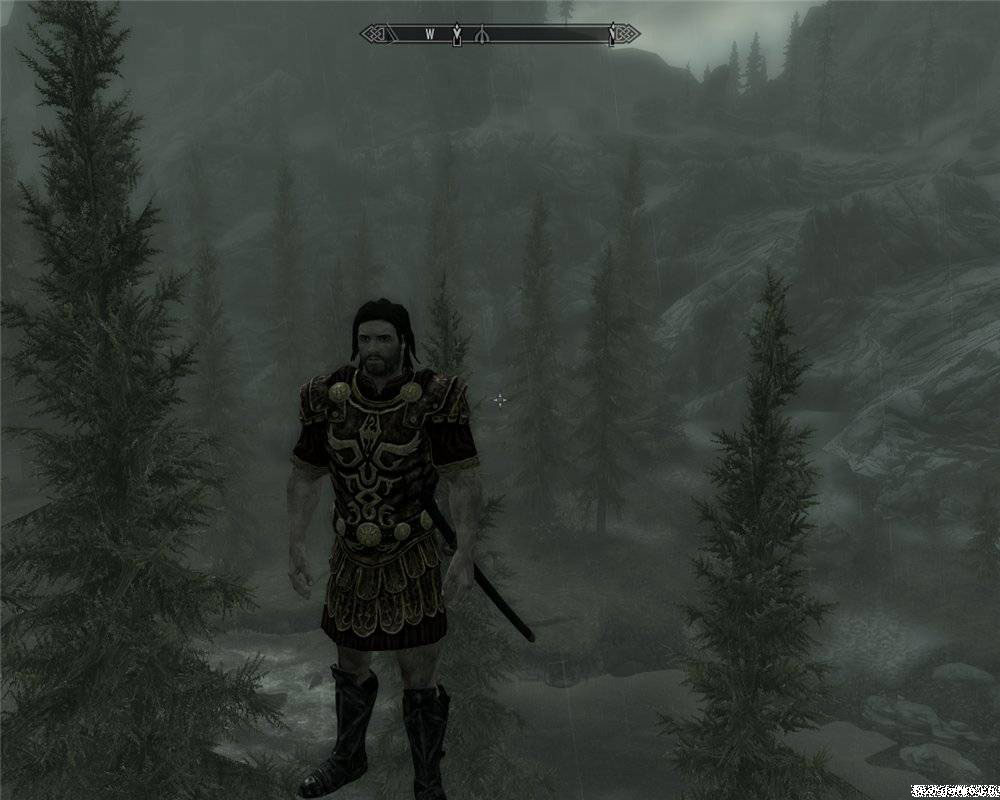Select the arch-shaped location marker on the compass
Viewport: 1000px width, 800px height.
pyautogui.click(x=482, y=35)
